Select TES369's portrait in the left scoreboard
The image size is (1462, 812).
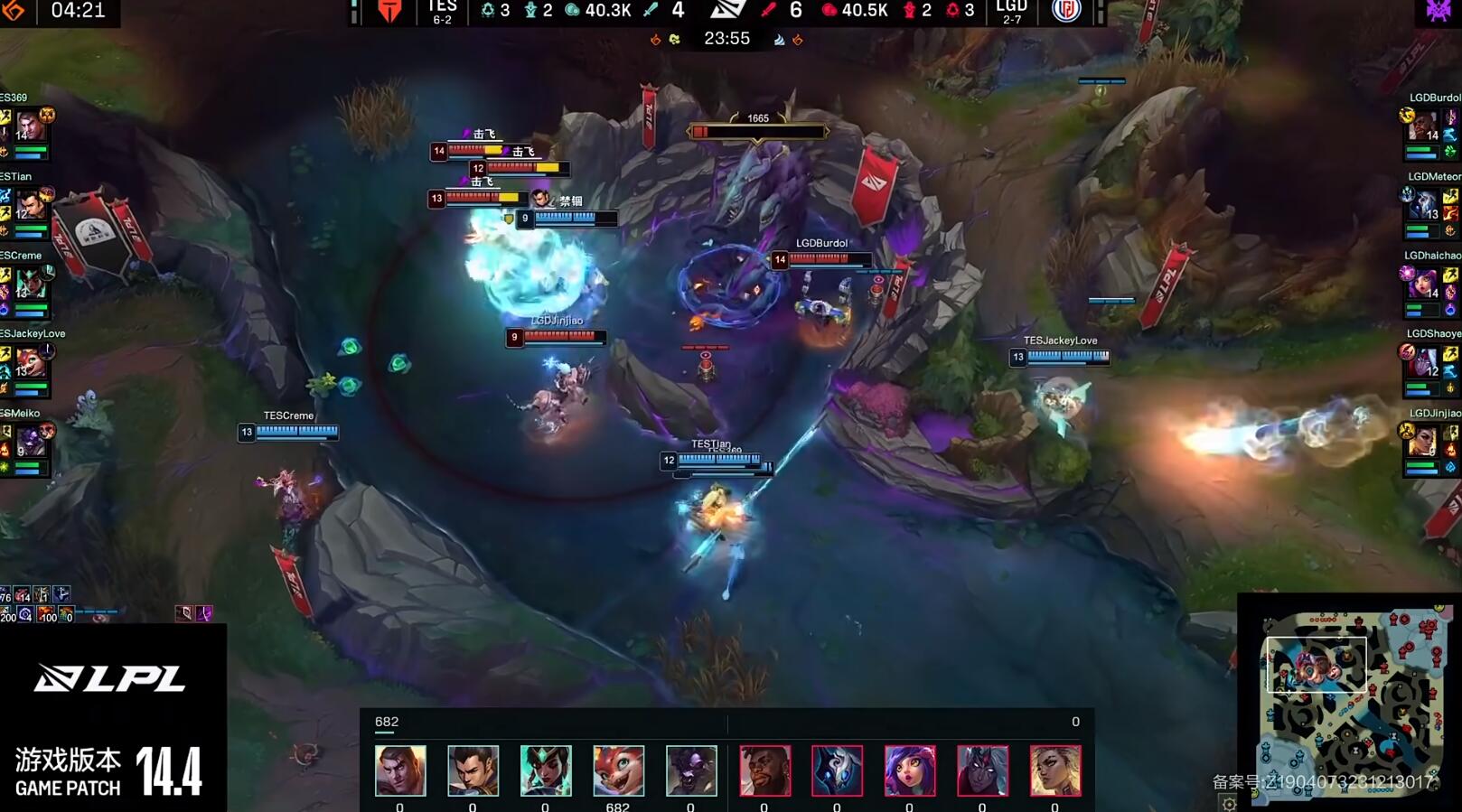coord(30,125)
